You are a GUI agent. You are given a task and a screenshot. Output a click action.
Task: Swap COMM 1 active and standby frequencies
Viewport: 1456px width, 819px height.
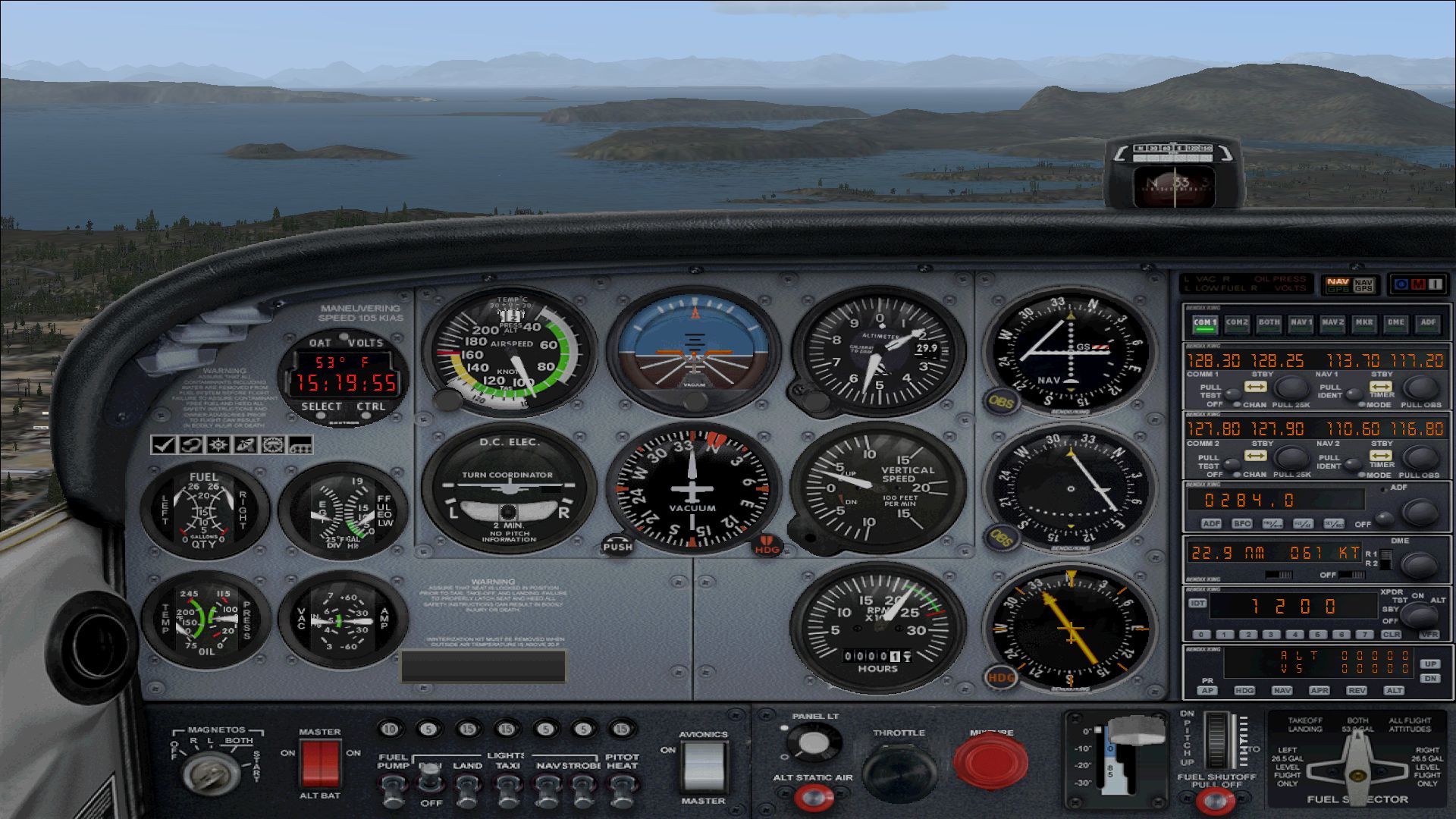(1256, 387)
